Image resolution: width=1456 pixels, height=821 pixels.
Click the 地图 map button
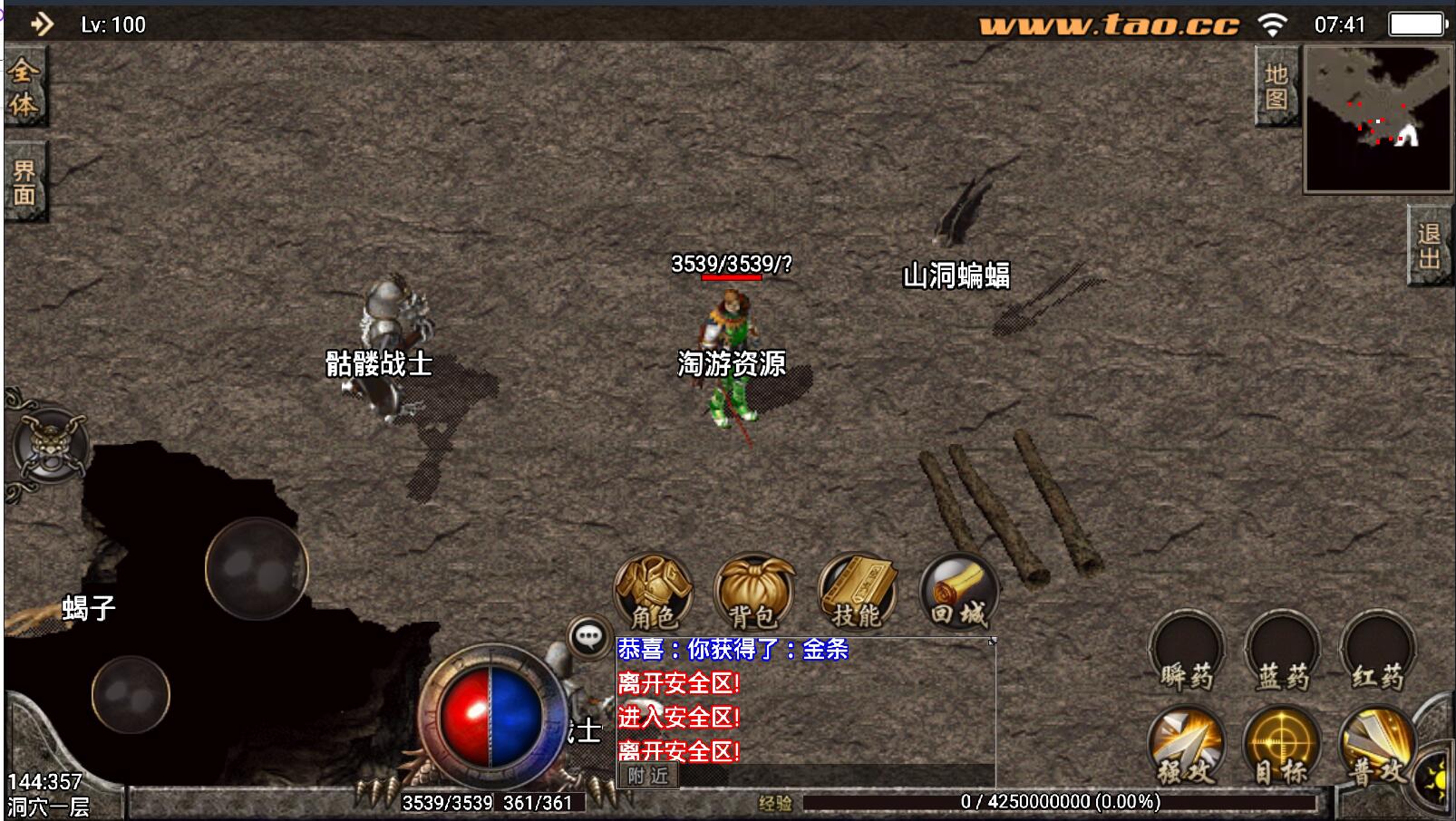1276,87
